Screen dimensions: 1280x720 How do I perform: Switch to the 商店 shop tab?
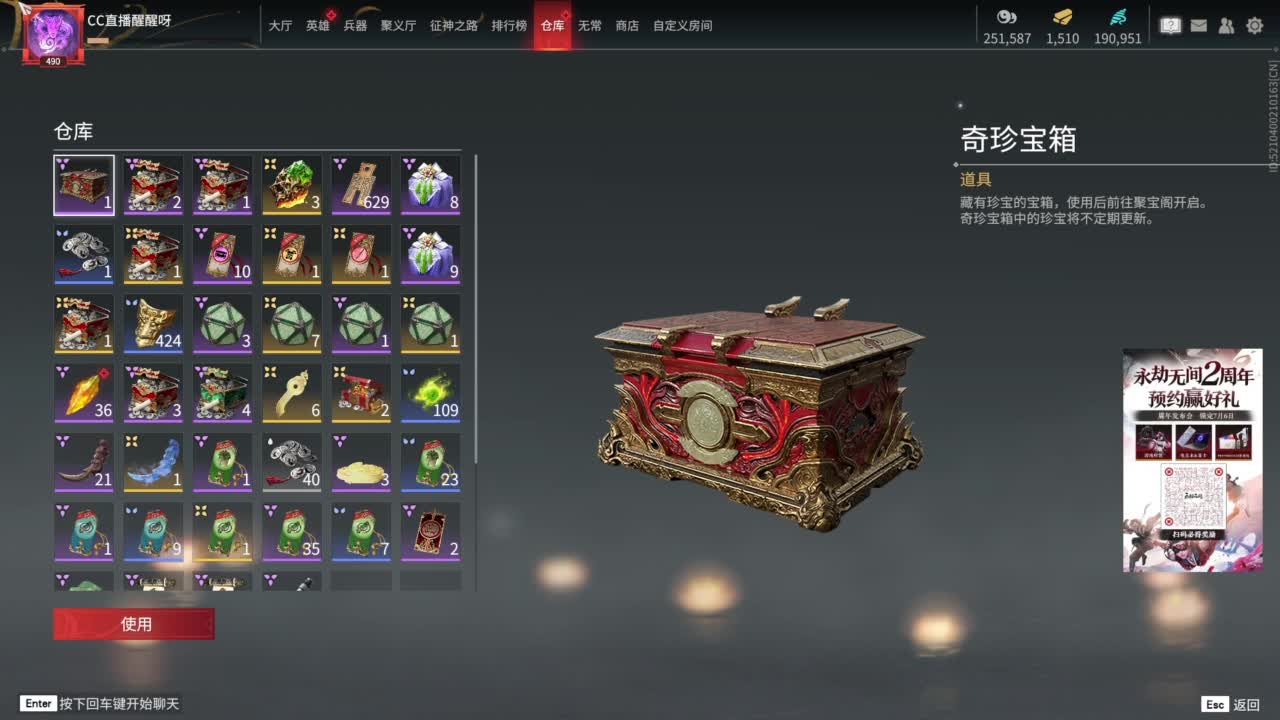pos(626,26)
